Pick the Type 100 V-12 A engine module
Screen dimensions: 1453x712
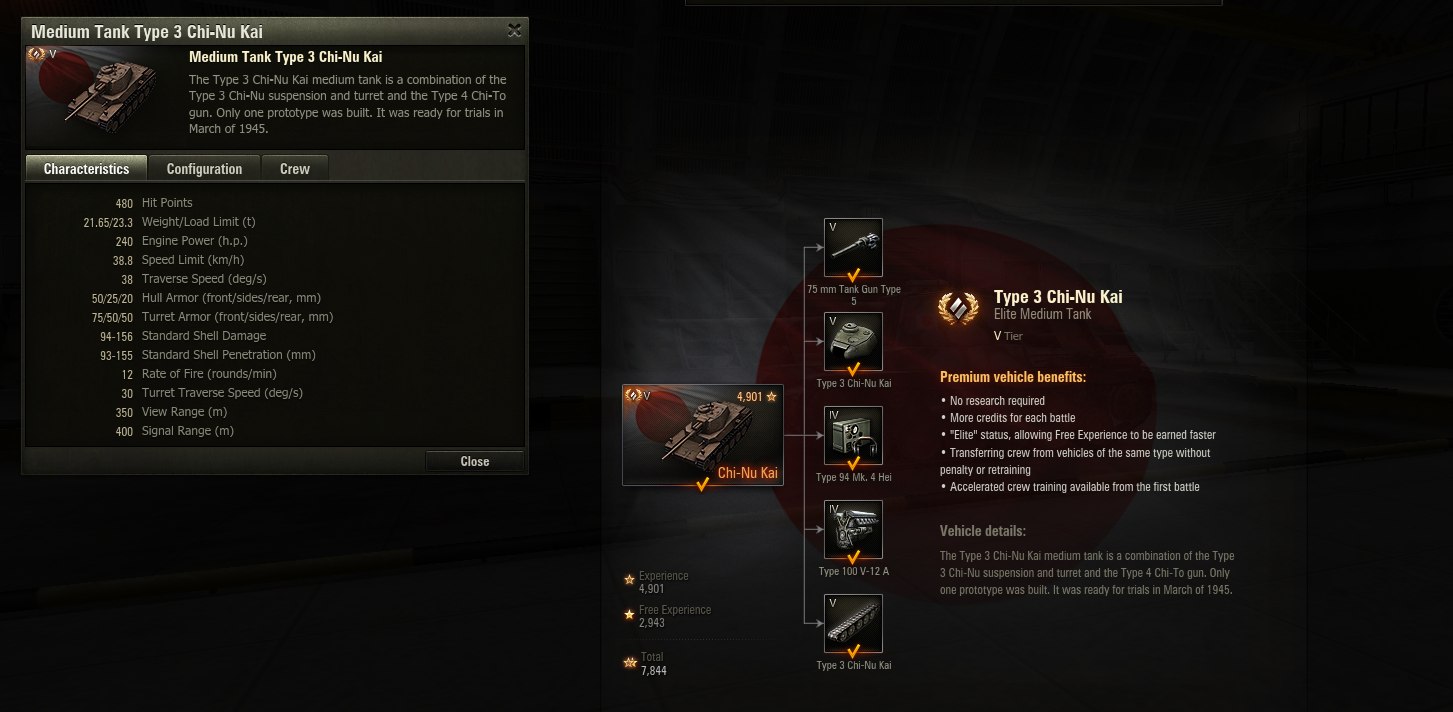pos(853,530)
